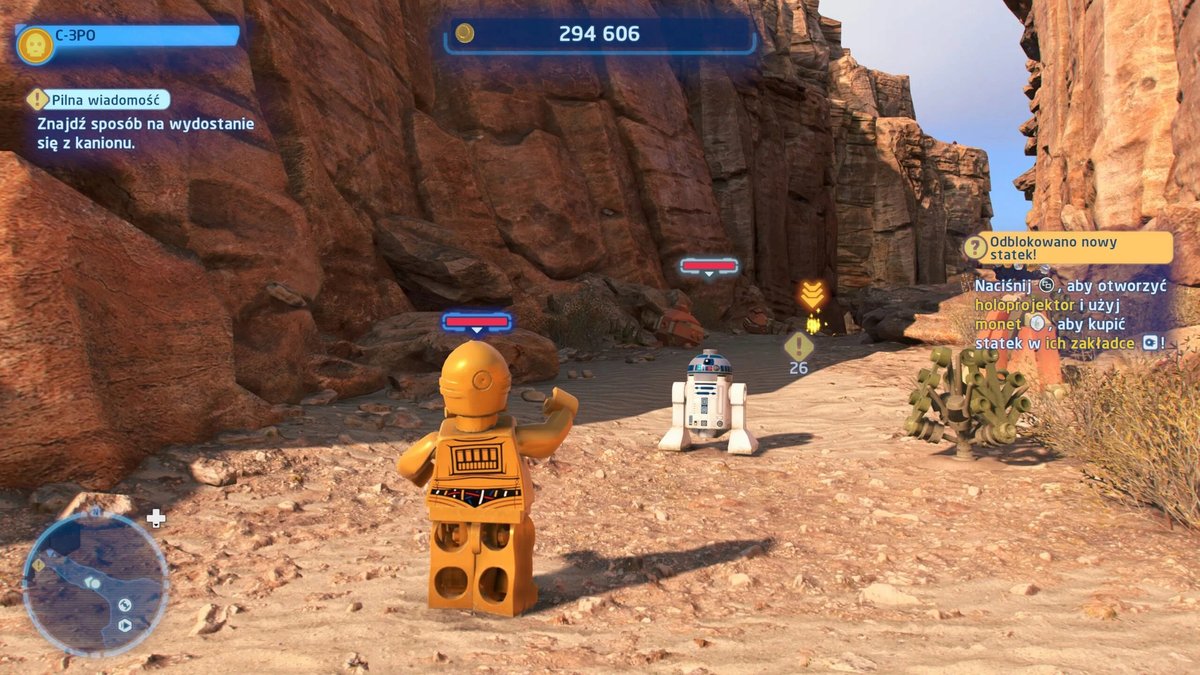This screenshot has height=675, width=1200.
Task: Open the Odblokowano nowy statek notification
Action: tap(1067, 247)
